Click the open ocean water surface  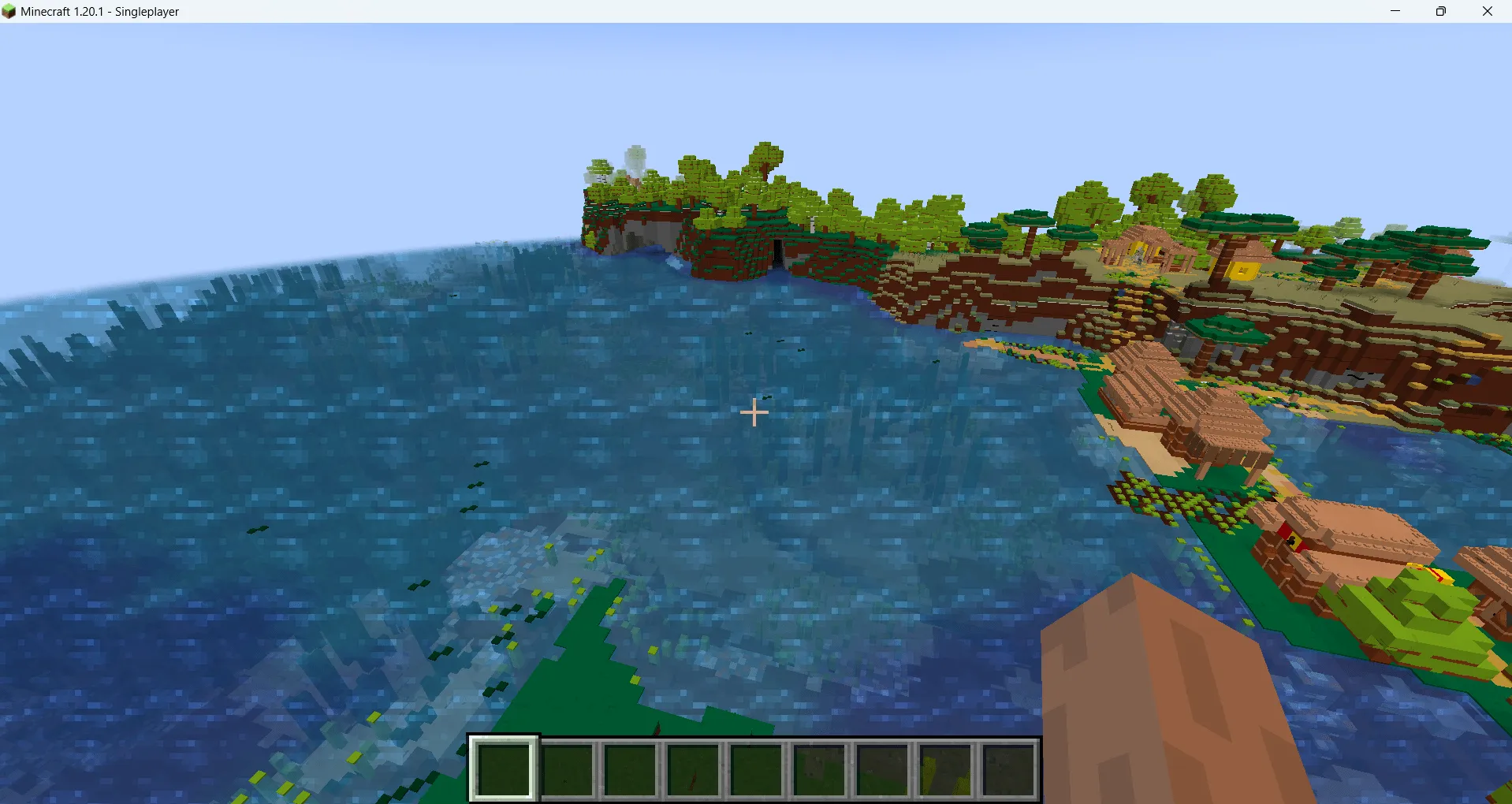pos(394,434)
